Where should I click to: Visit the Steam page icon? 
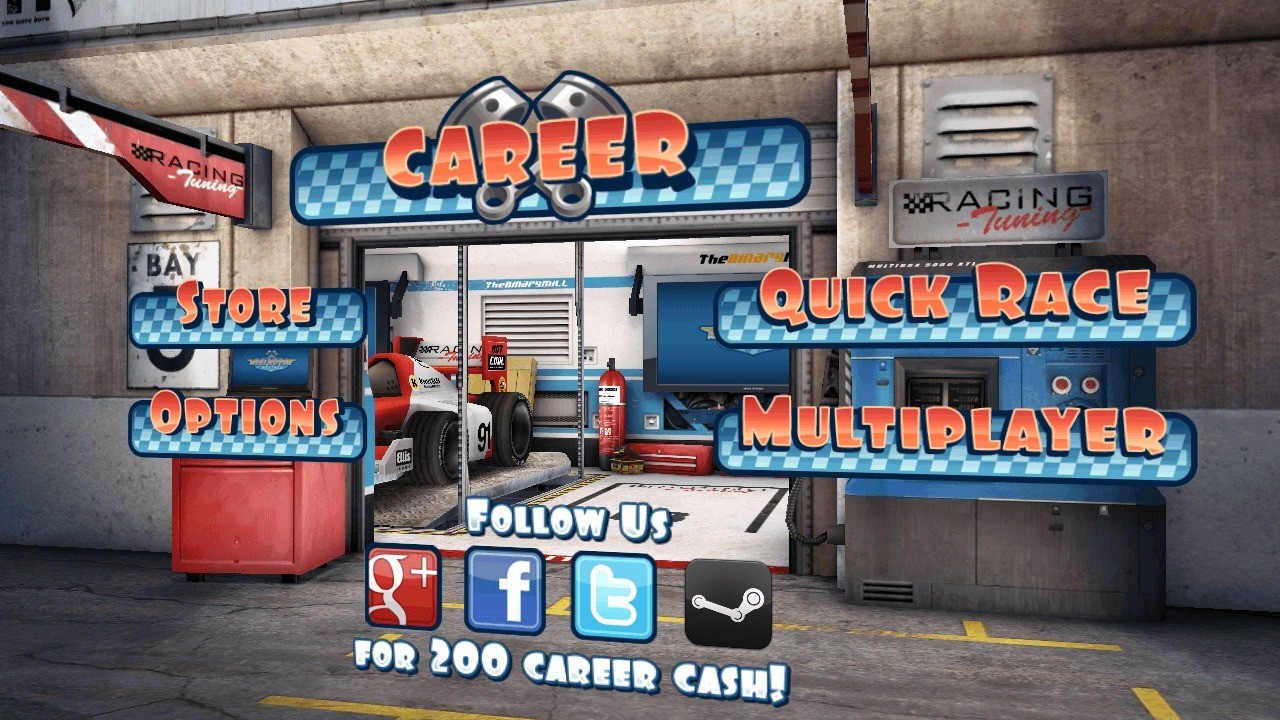tap(728, 603)
